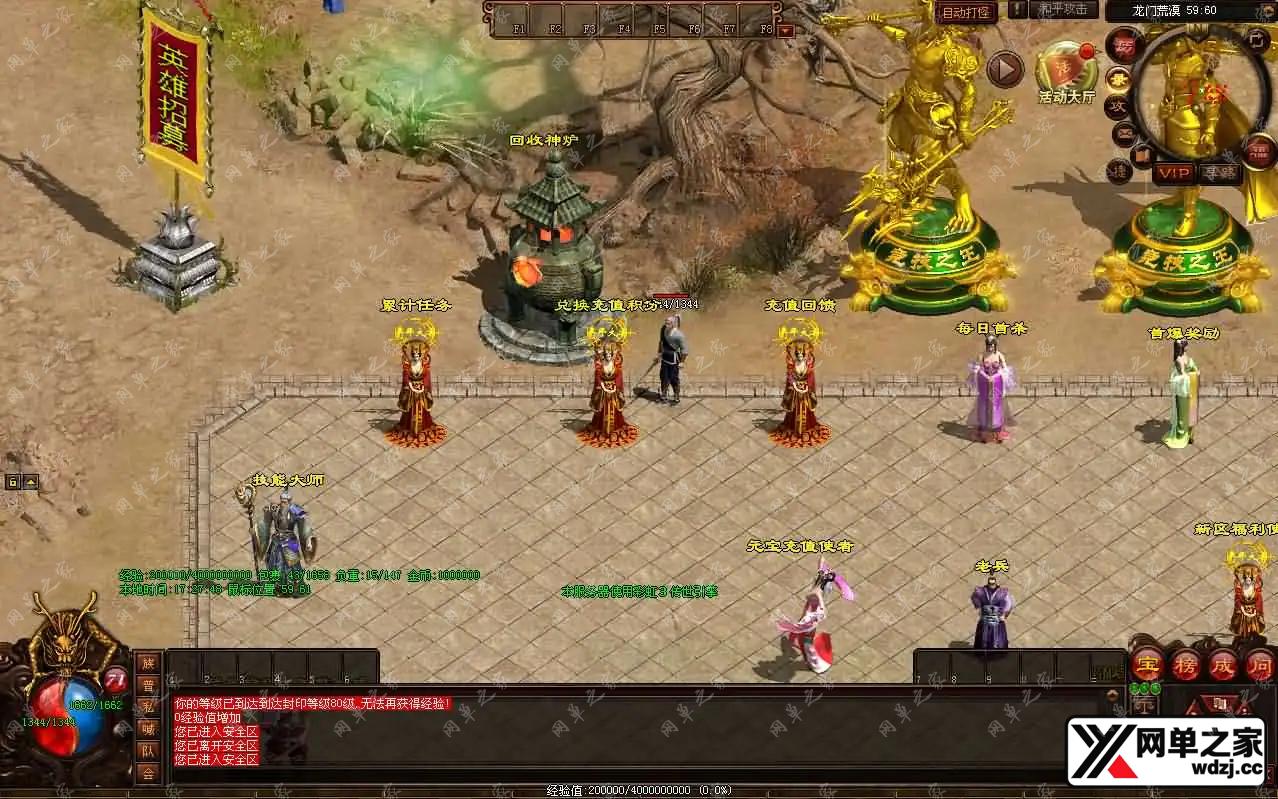Click the 自动打怪 auto-fight button
This screenshot has height=799, width=1278.
coord(966,12)
